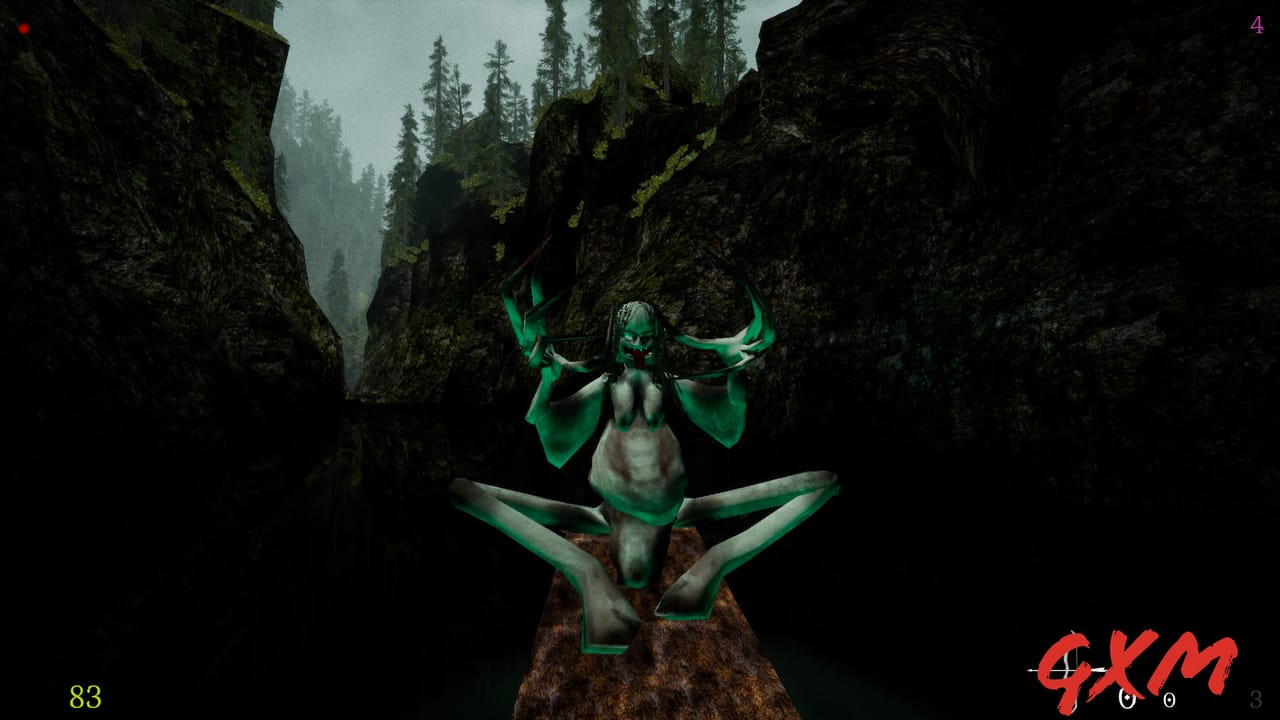Click the creature's open red mouth
1280x720 pixels.
(x=641, y=355)
